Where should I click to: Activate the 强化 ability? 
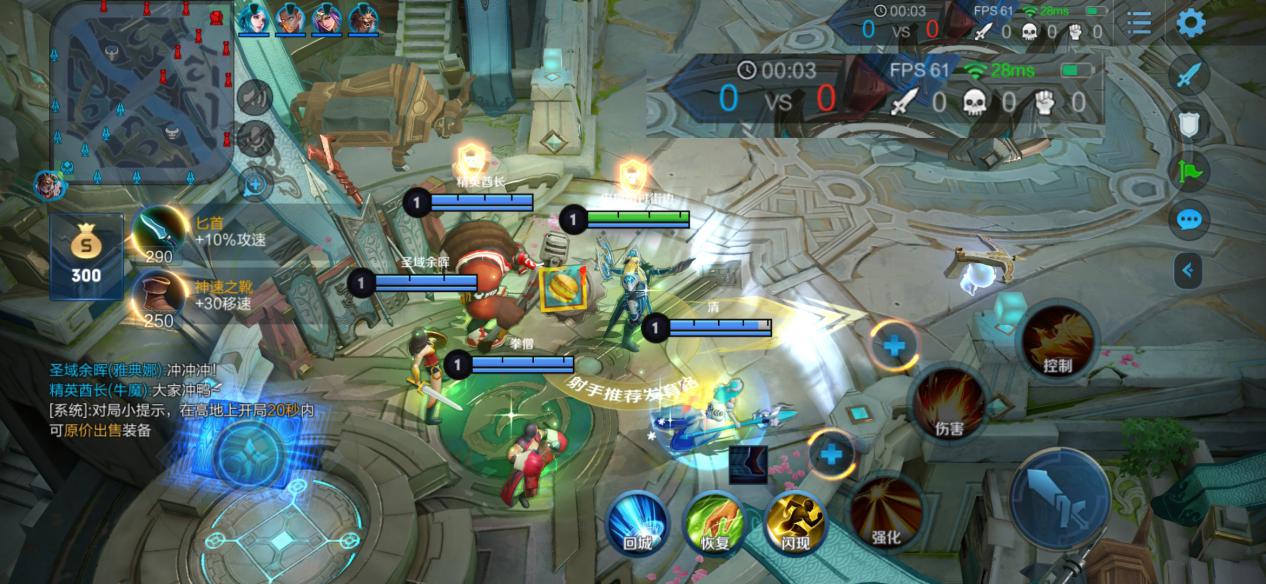[x=886, y=510]
